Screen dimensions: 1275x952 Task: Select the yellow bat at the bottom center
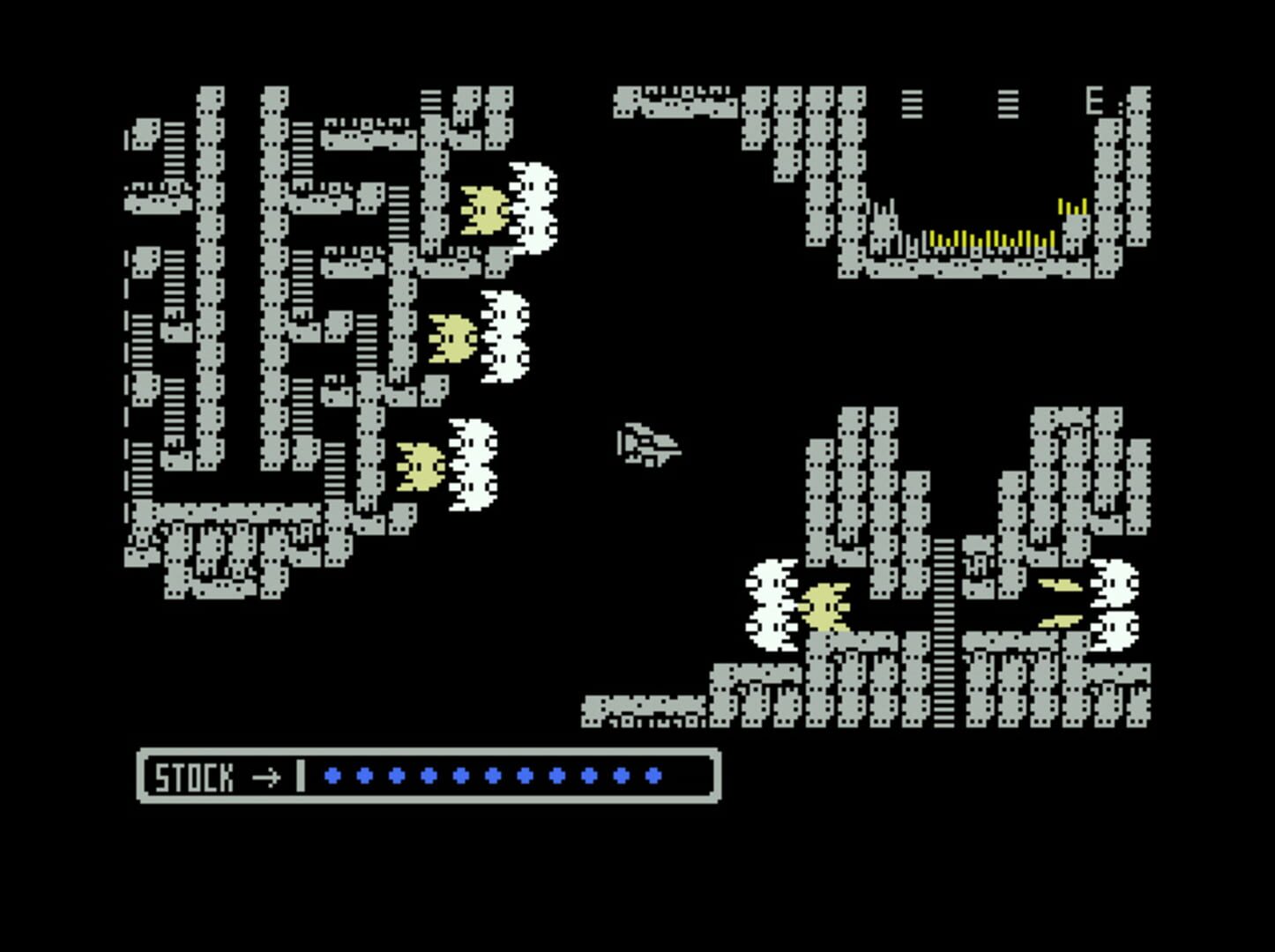click(824, 608)
